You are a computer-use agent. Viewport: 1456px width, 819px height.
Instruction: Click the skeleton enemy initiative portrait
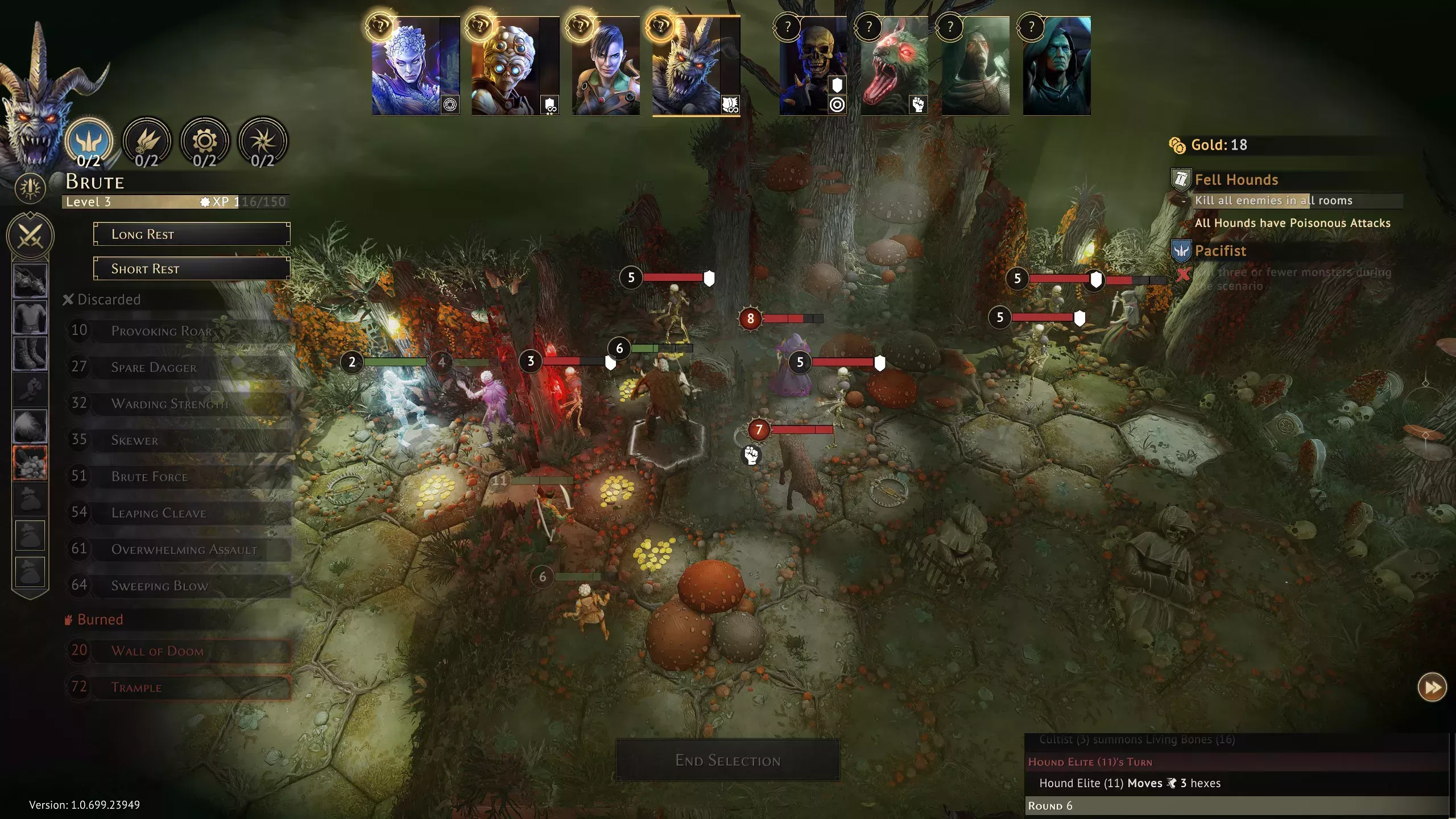click(x=812, y=67)
